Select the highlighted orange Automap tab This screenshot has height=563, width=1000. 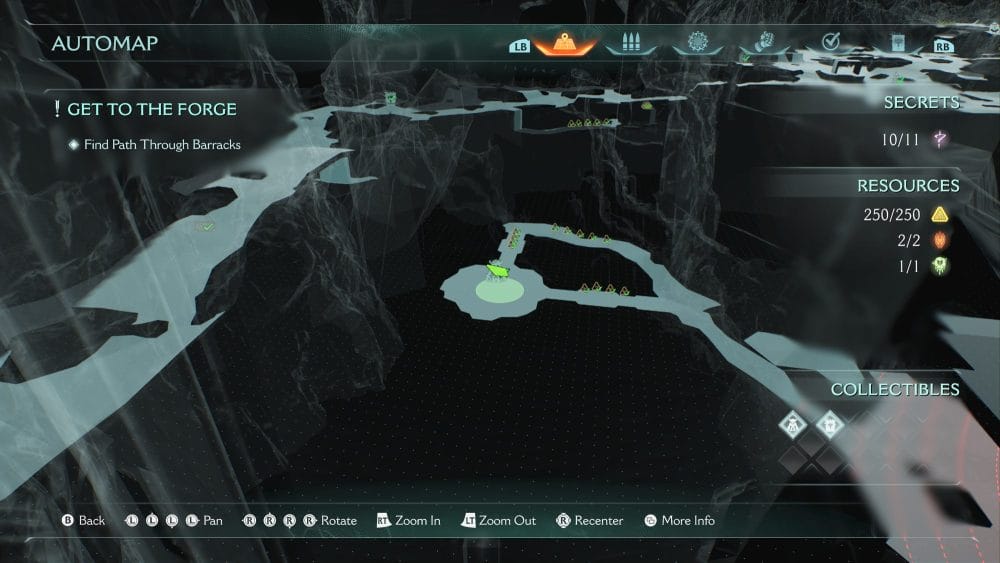click(565, 43)
